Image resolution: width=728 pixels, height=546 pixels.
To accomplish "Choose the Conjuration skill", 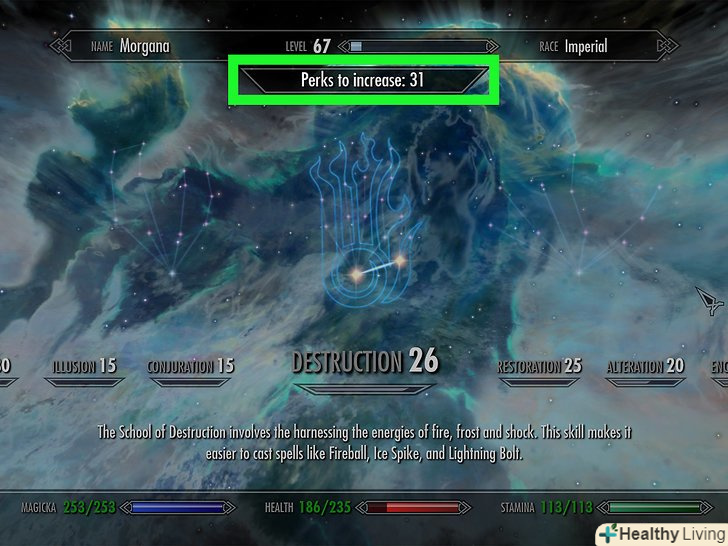I will pyautogui.click(x=191, y=367).
